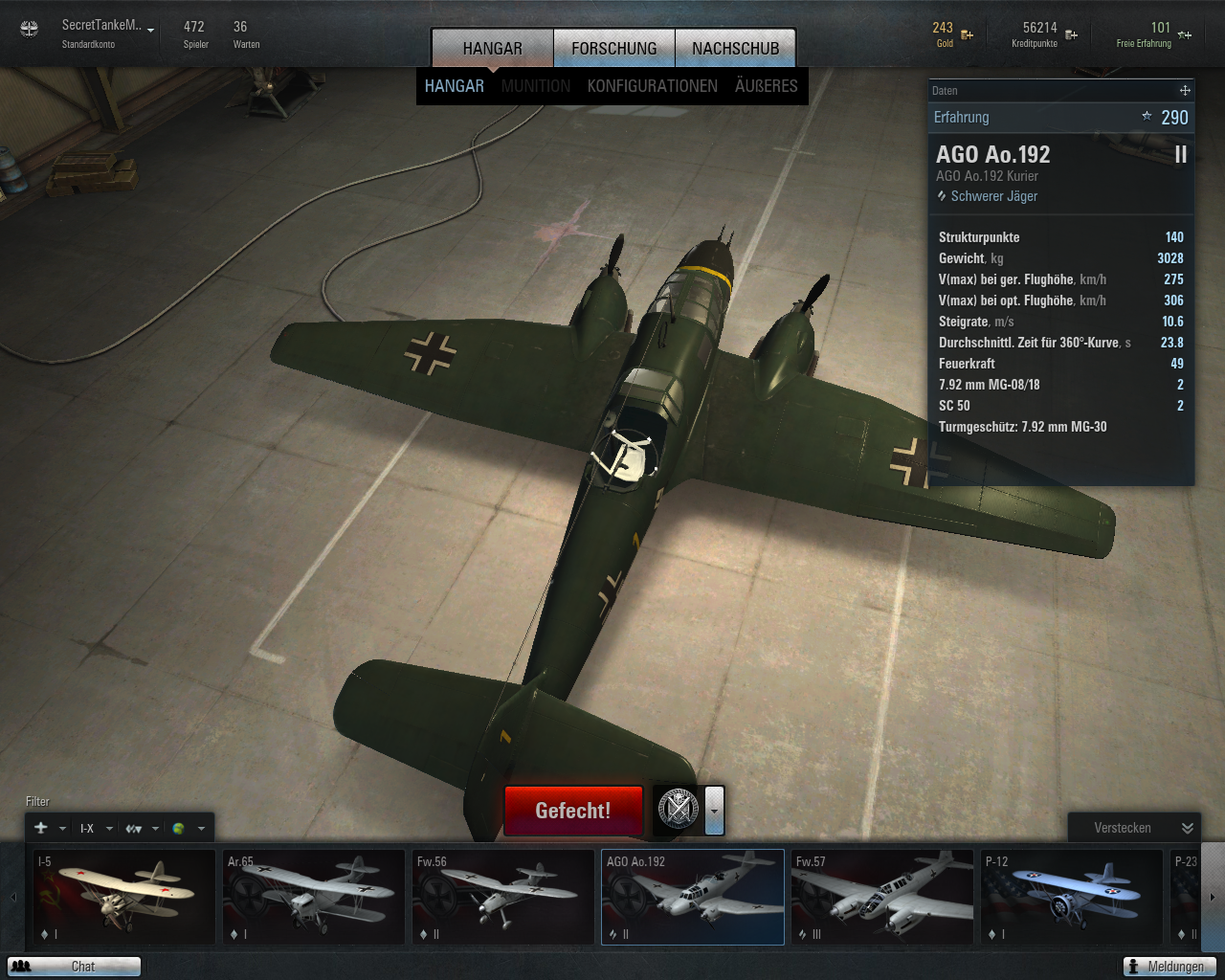This screenshot has width=1225, height=980.
Task: Open the Äußeres customization submenu
Action: point(766,86)
